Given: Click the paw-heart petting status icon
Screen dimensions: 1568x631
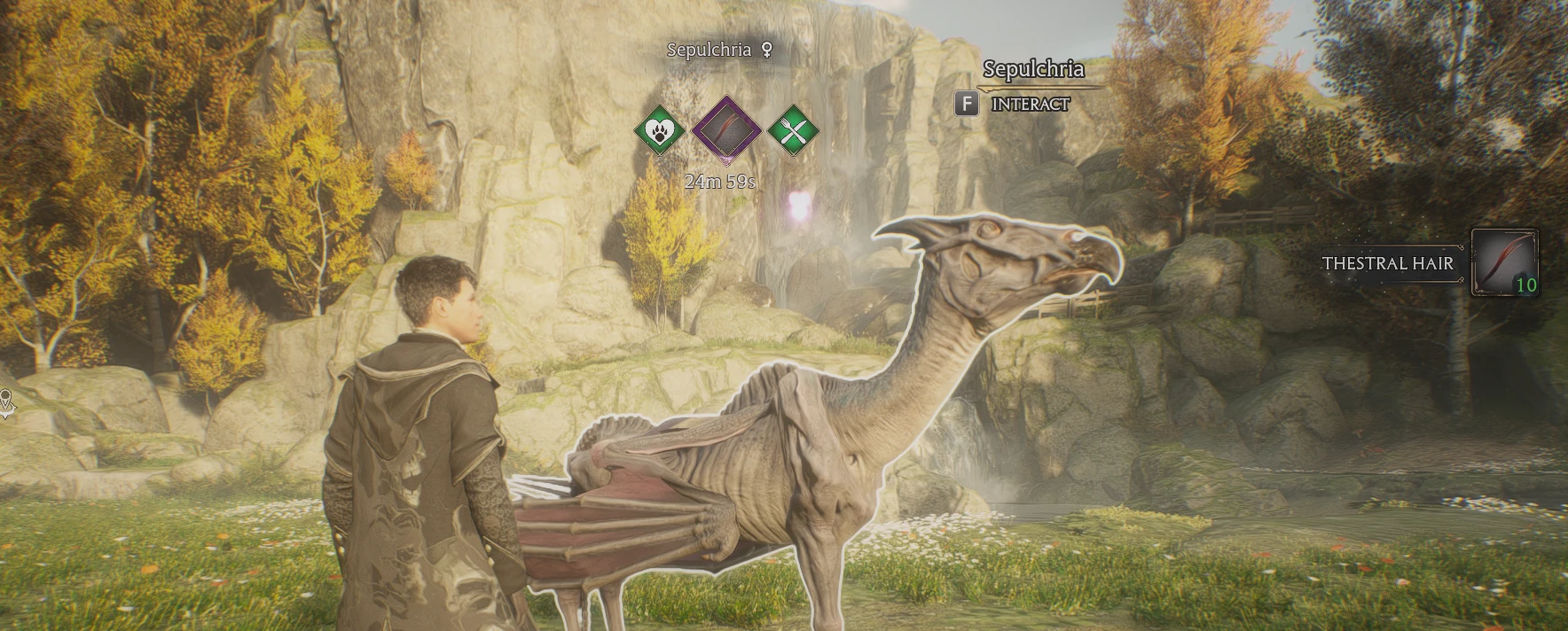Looking at the screenshot, I should click(x=659, y=130).
